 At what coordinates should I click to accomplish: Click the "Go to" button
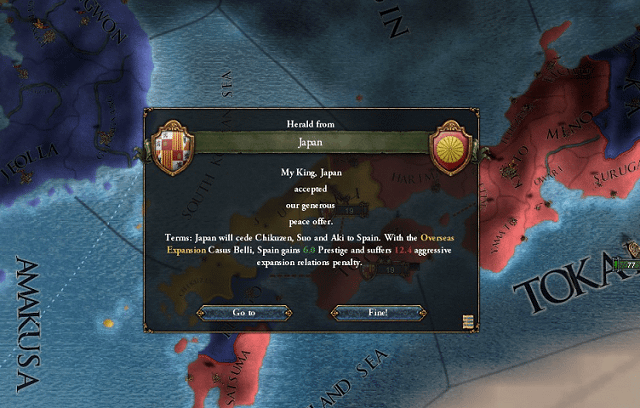click(246, 312)
